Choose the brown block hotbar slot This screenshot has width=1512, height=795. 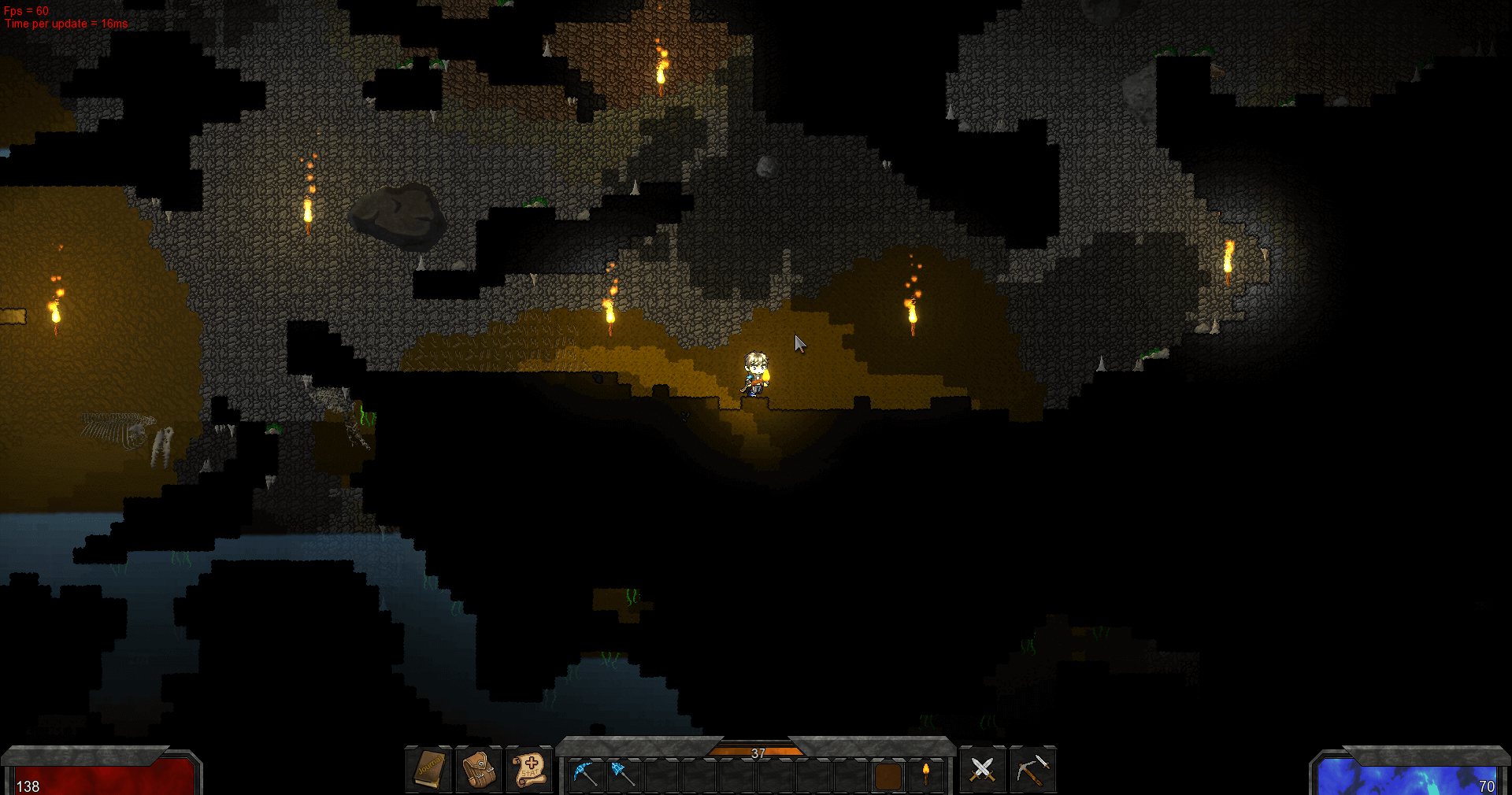888,775
